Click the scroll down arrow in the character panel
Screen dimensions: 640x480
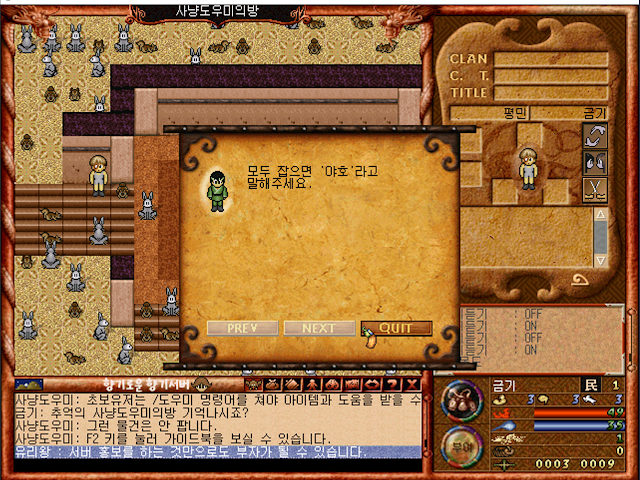(600, 259)
